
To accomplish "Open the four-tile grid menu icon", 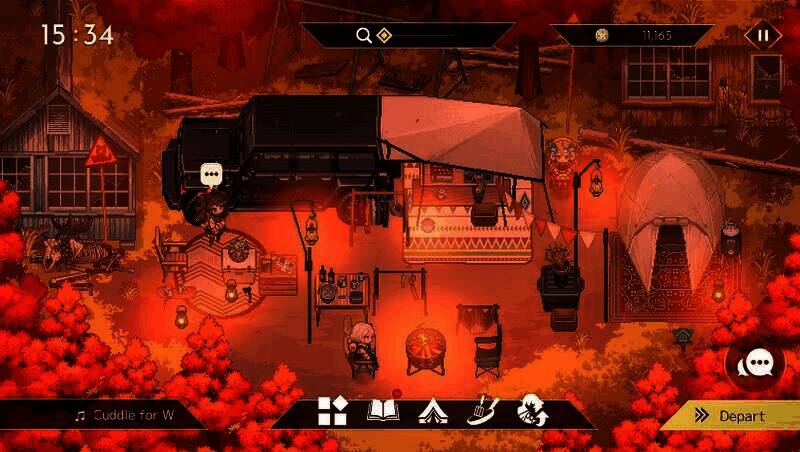I will tap(332, 411).
